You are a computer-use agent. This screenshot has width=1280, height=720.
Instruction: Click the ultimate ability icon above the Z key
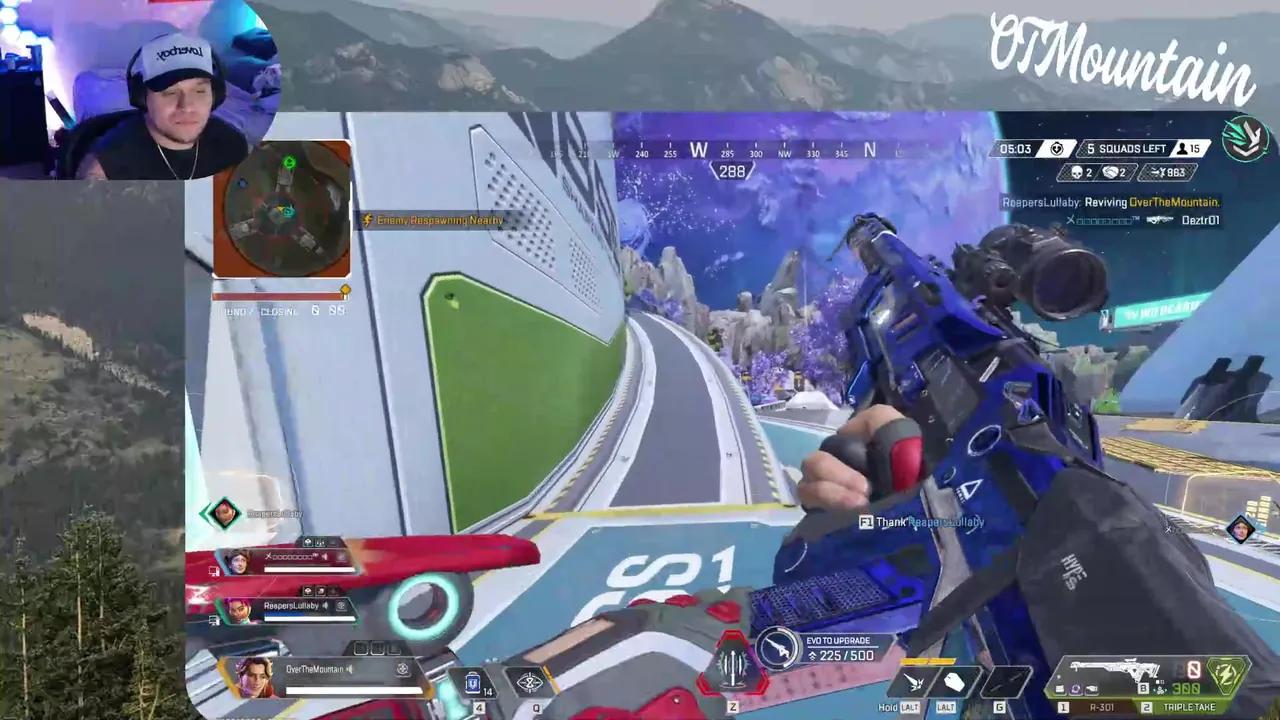(x=735, y=665)
